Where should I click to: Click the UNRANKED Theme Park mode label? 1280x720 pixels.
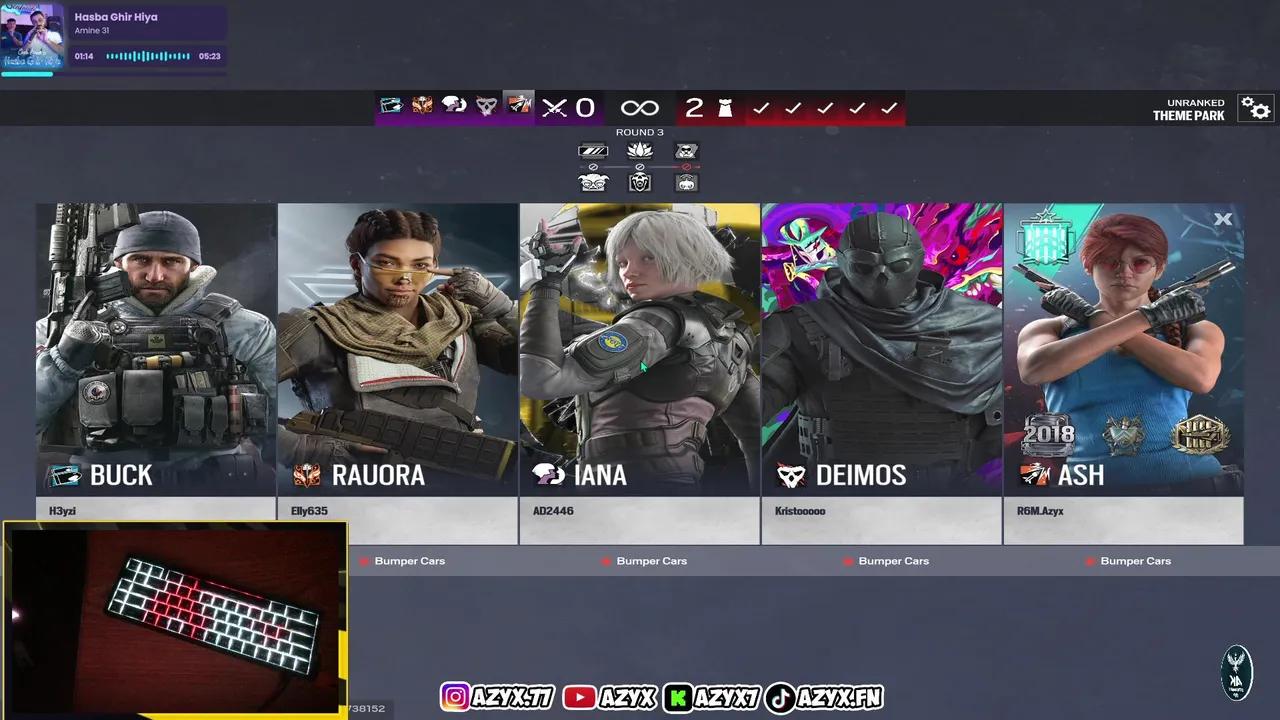pos(1188,109)
